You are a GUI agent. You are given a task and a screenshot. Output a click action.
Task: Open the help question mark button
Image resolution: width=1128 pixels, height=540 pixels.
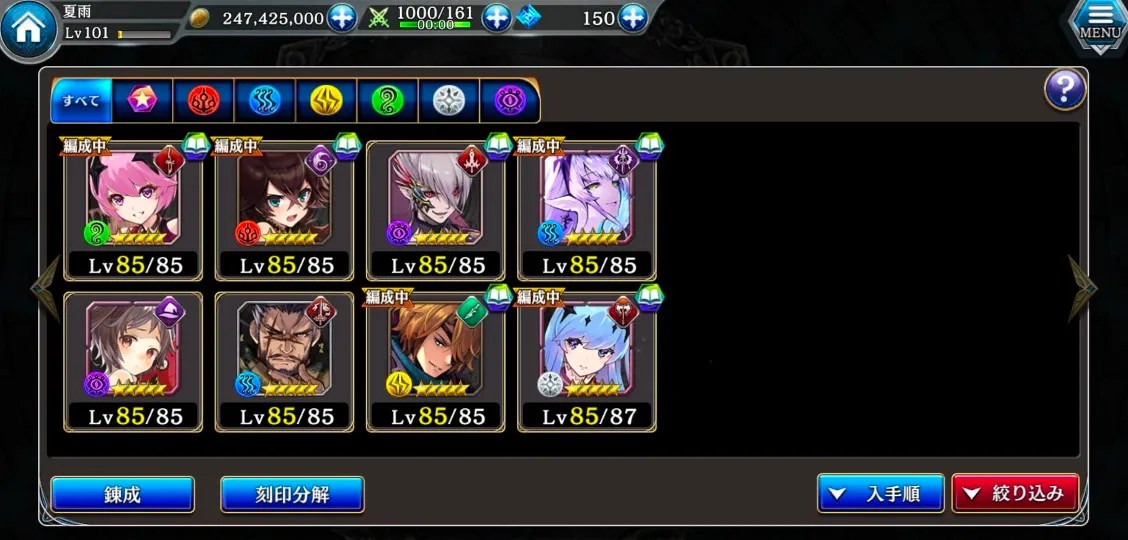click(1065, 90)
